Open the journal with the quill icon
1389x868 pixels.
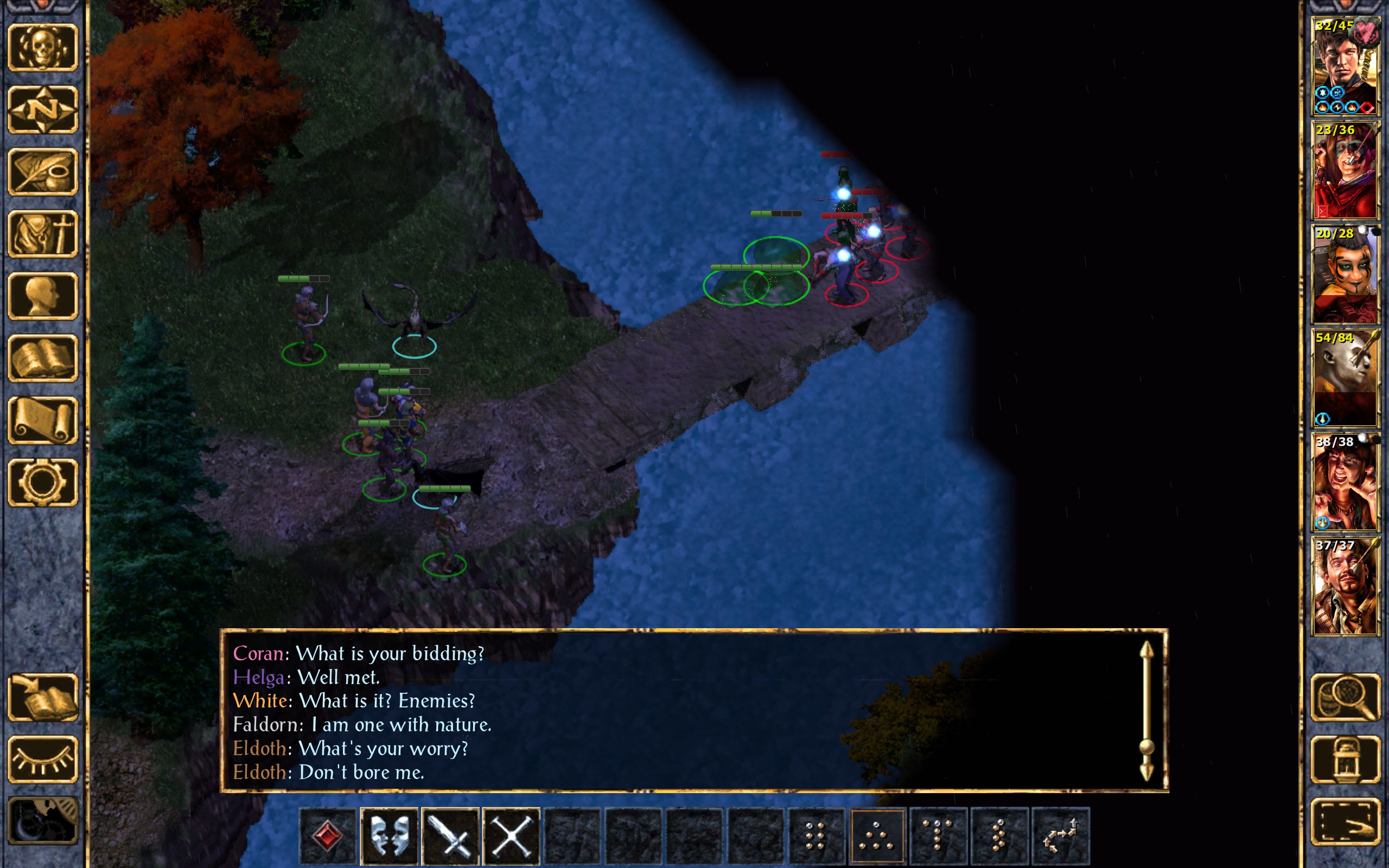[x=43, y=171]
